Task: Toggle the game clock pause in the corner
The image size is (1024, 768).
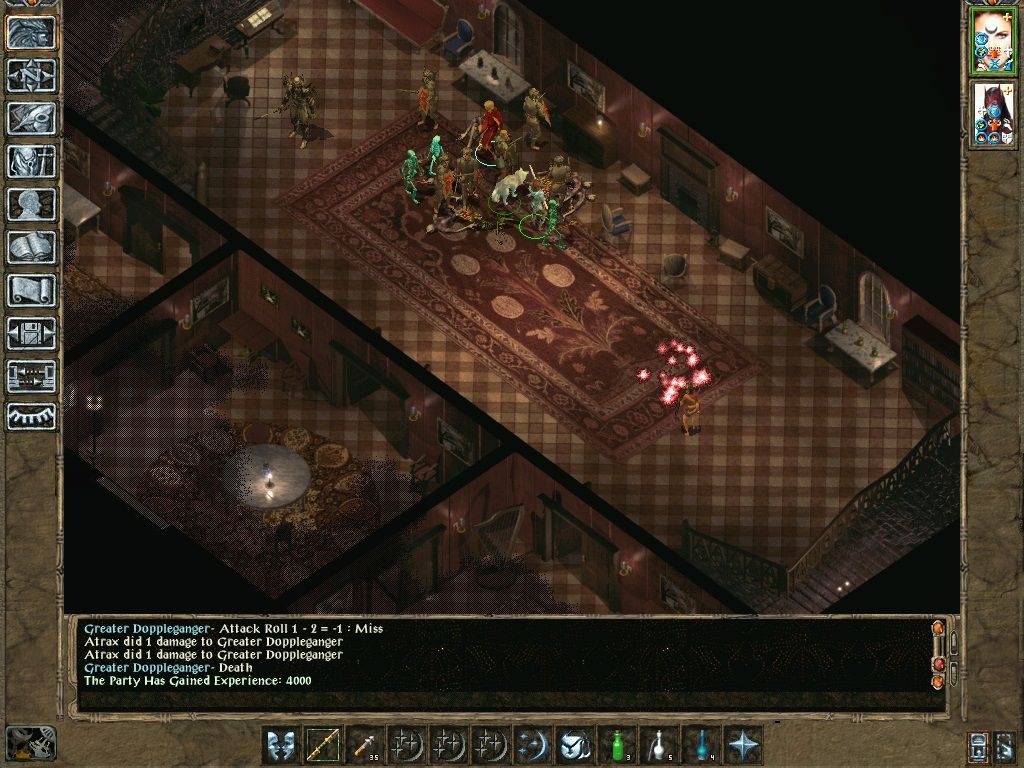Action: [x=30, y=743]
